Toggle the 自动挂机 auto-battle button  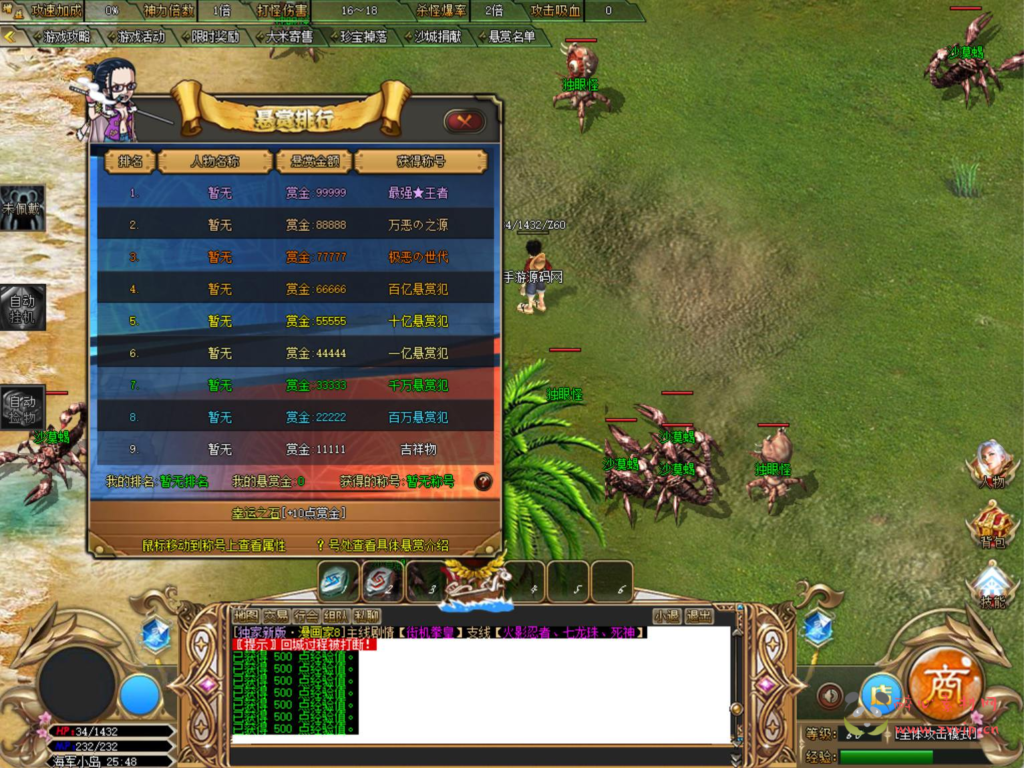22,307
